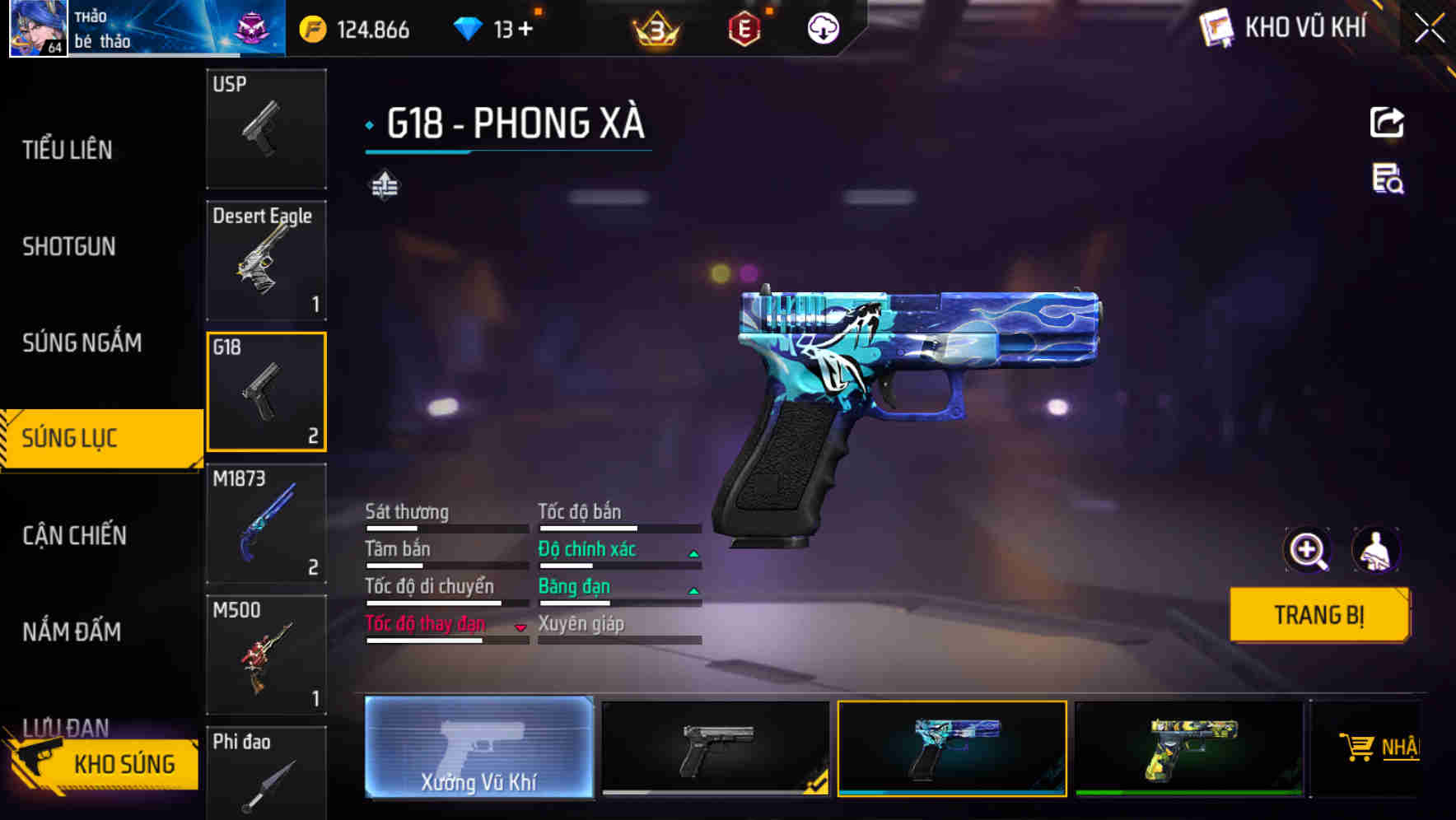Click the green arrow next to Độ chính xác

[x=694, y=552]
